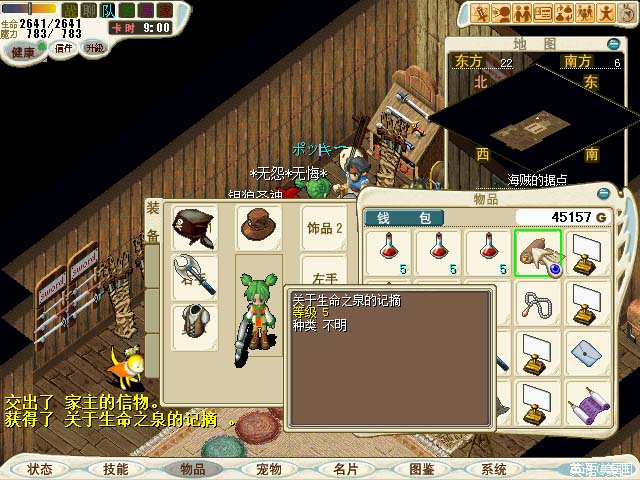Switch to the 技能 skills tab
The width and height of the screenshot is (640, 480).
click(115, 468)
